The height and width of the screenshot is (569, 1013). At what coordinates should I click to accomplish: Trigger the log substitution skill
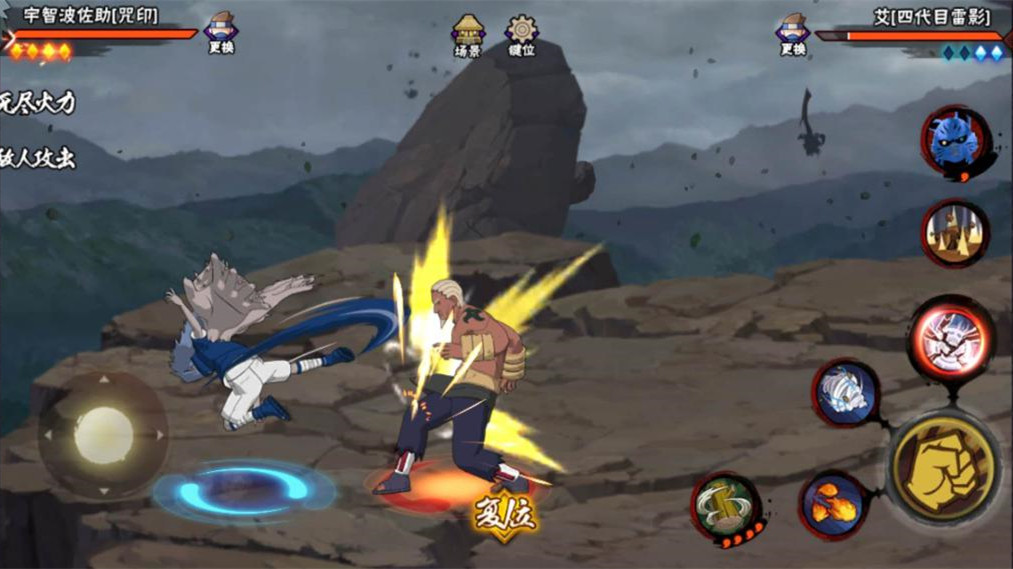coord(726,506)
